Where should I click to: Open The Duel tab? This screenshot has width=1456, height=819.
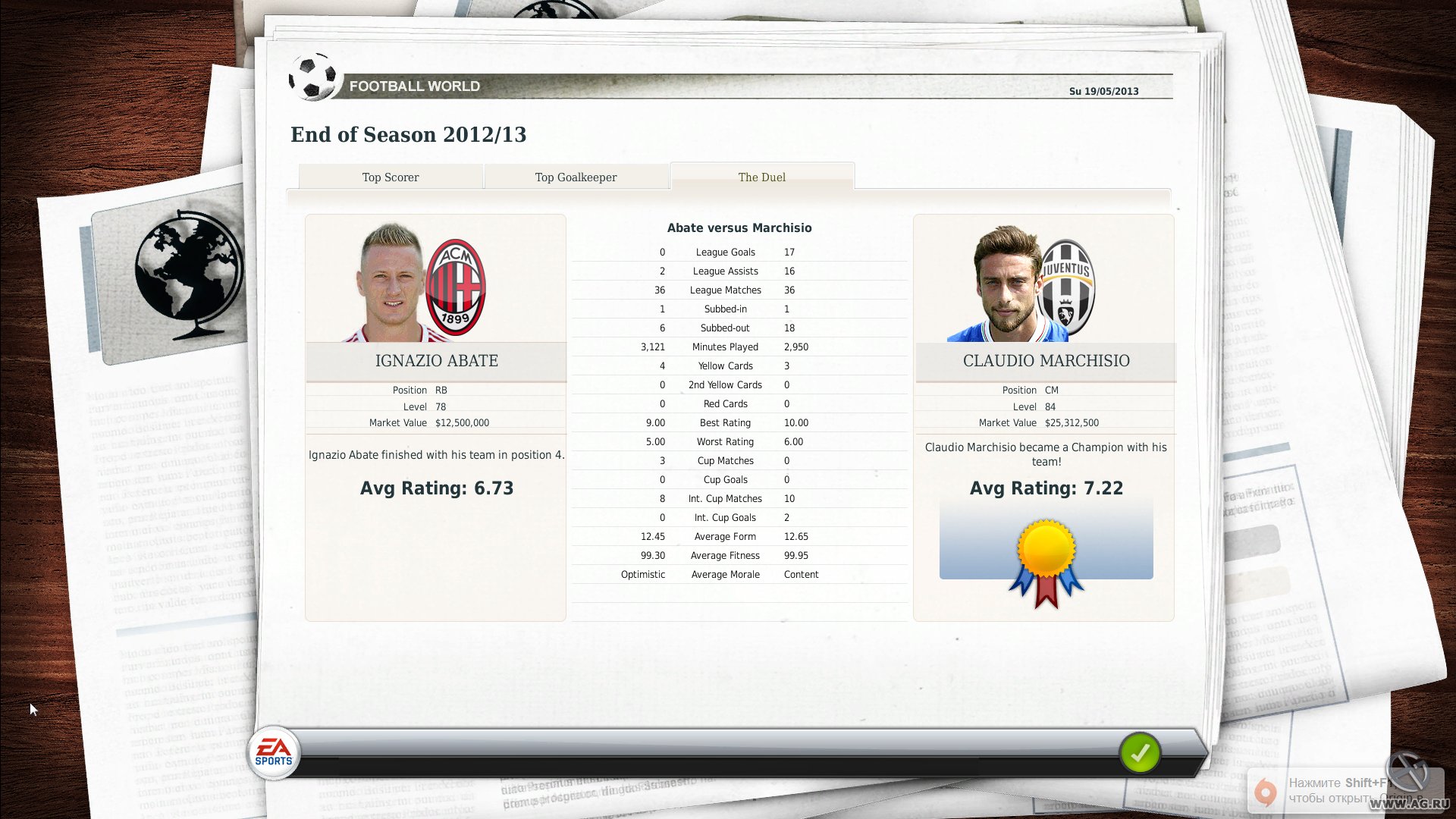click(x=761, y=177)
